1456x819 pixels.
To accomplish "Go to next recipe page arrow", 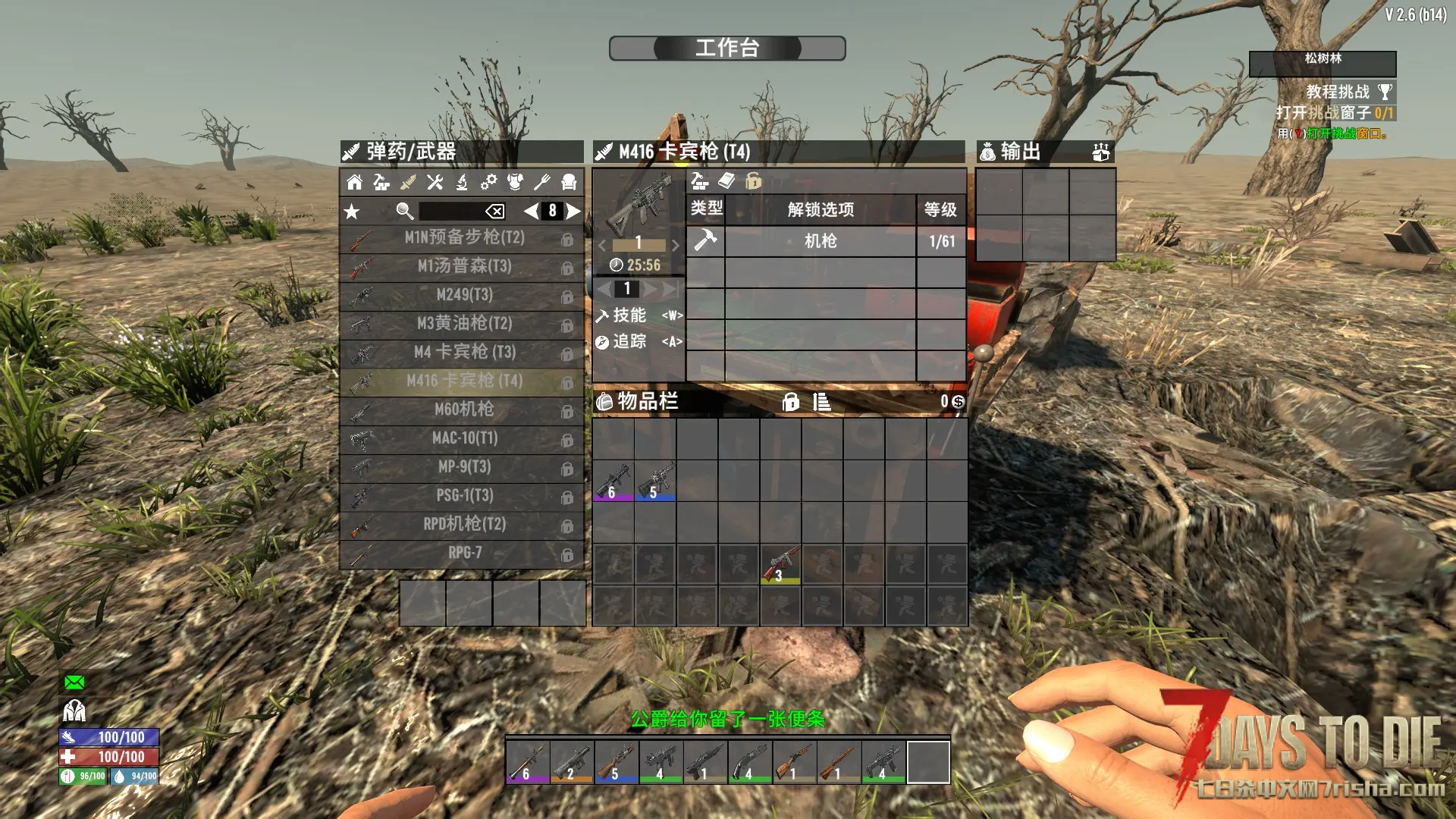I will coord(574,212).
